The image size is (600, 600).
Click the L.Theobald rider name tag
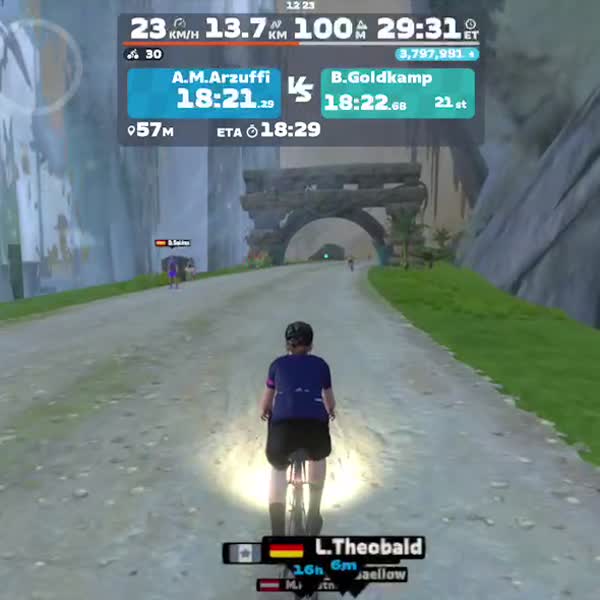(345, 548)
